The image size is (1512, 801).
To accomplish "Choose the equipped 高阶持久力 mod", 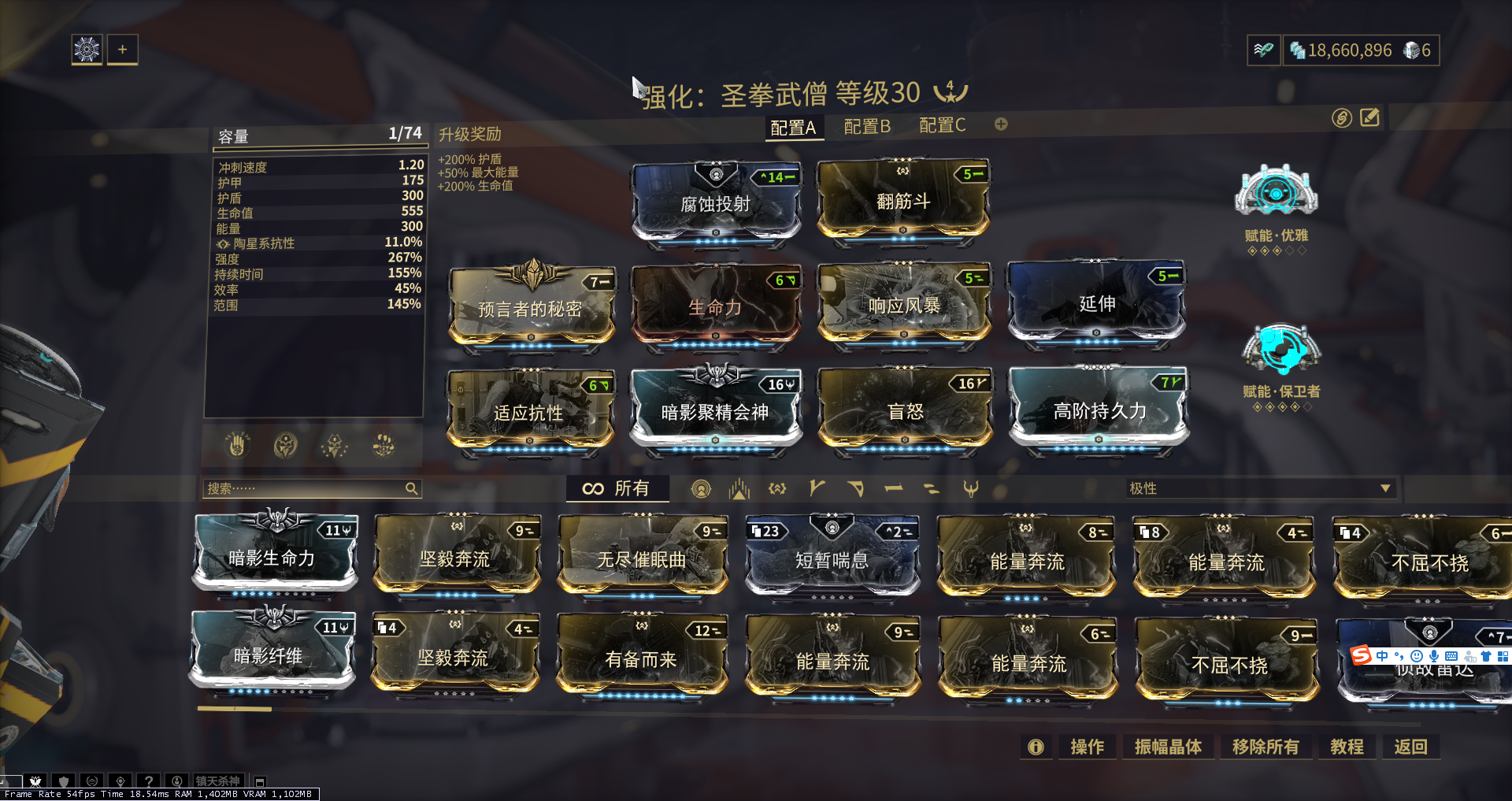I will 1099,410.
